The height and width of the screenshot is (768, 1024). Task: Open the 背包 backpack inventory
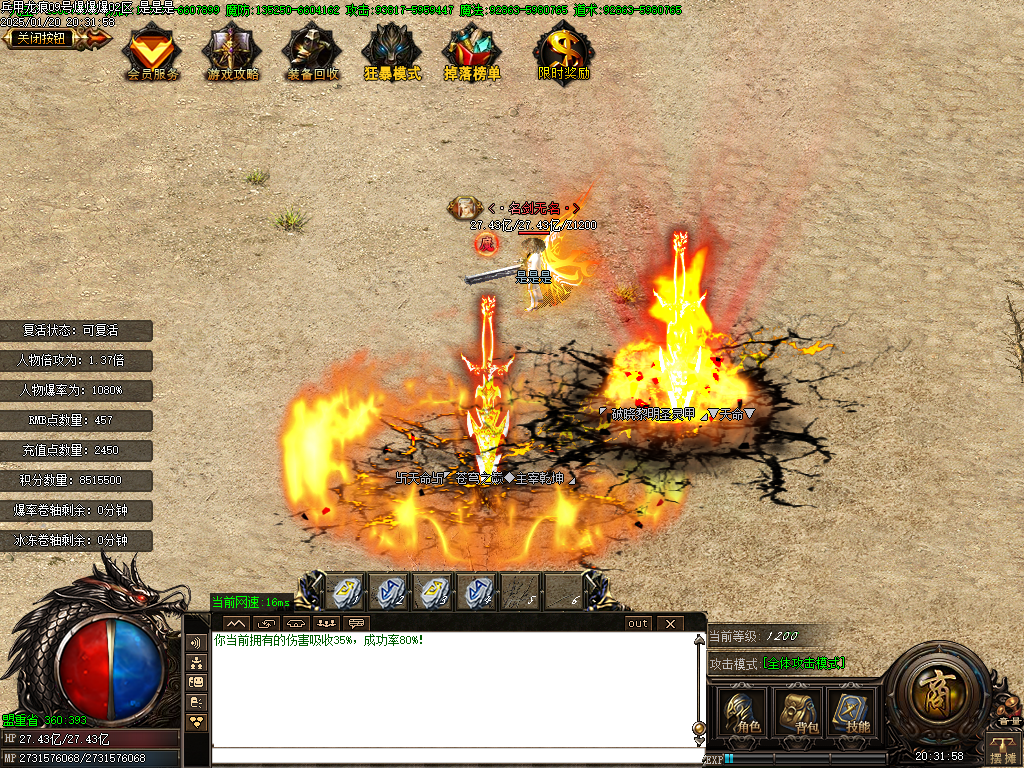pos(797,712)
